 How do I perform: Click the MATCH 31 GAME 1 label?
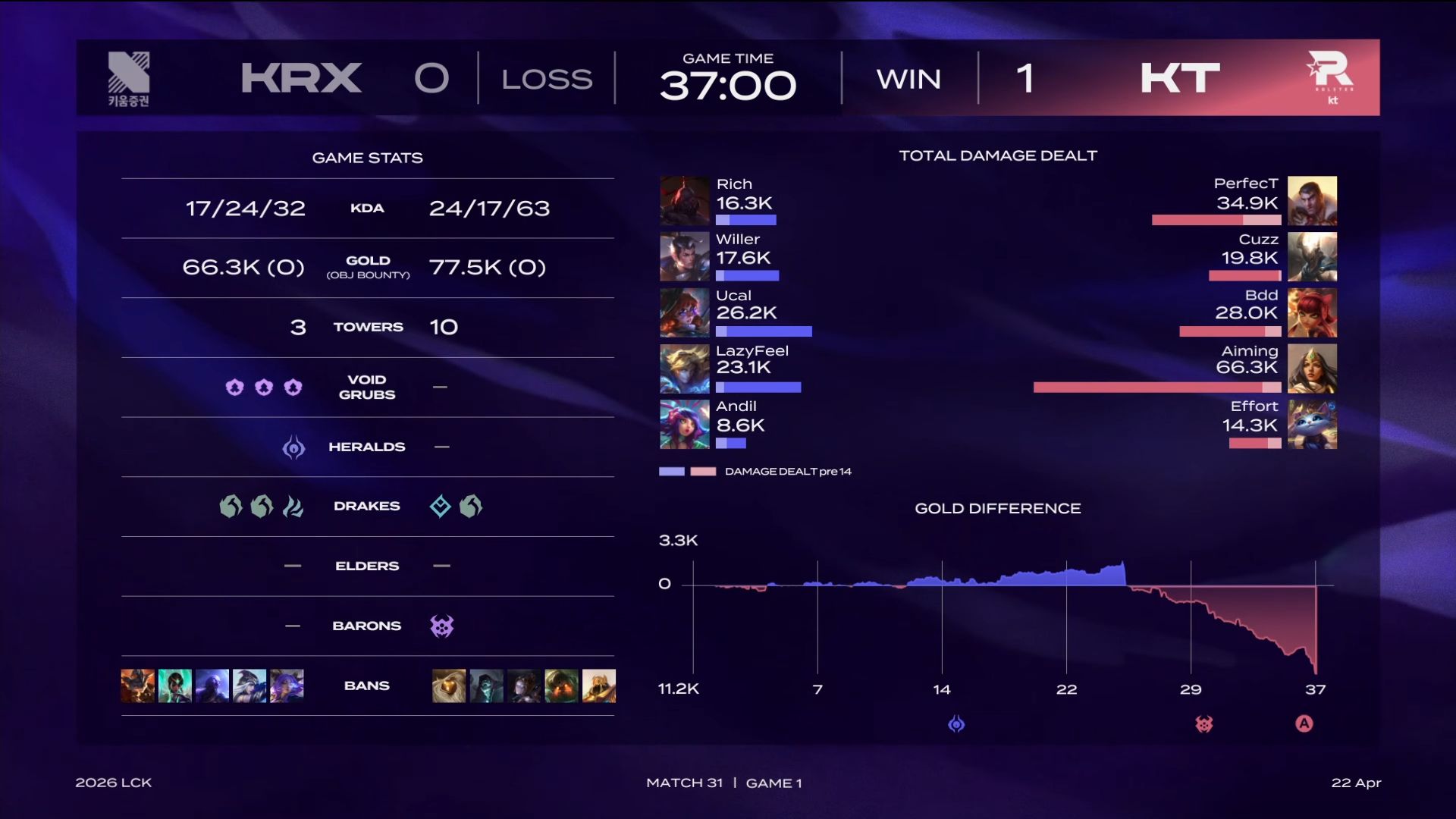[x=725, y=783]
